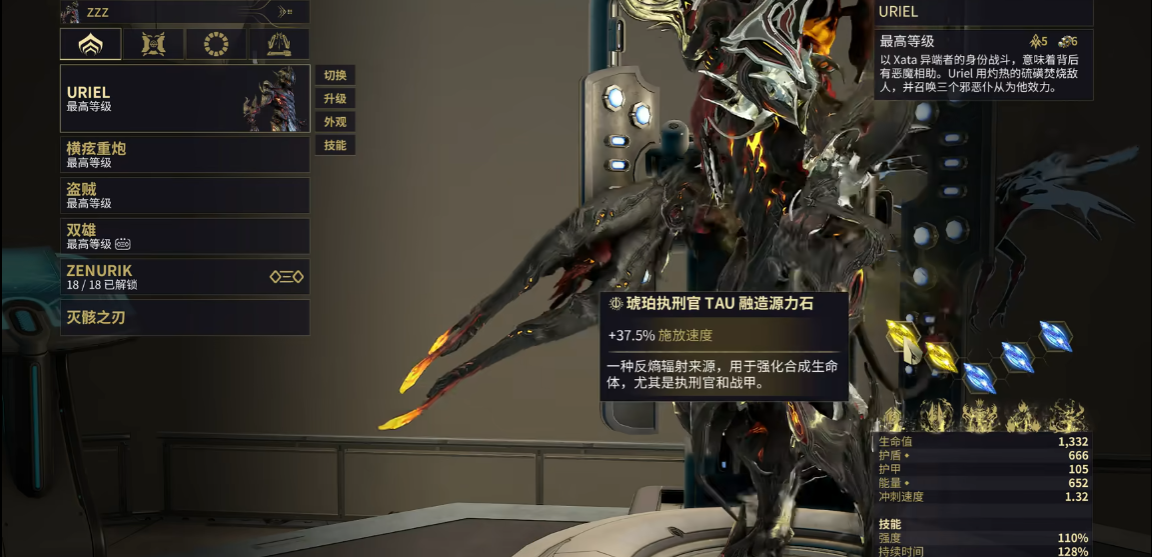Open the 外观 (appearance) menu
The image size is (1152, 557).
pyautogui.click(x=335, y=122)
